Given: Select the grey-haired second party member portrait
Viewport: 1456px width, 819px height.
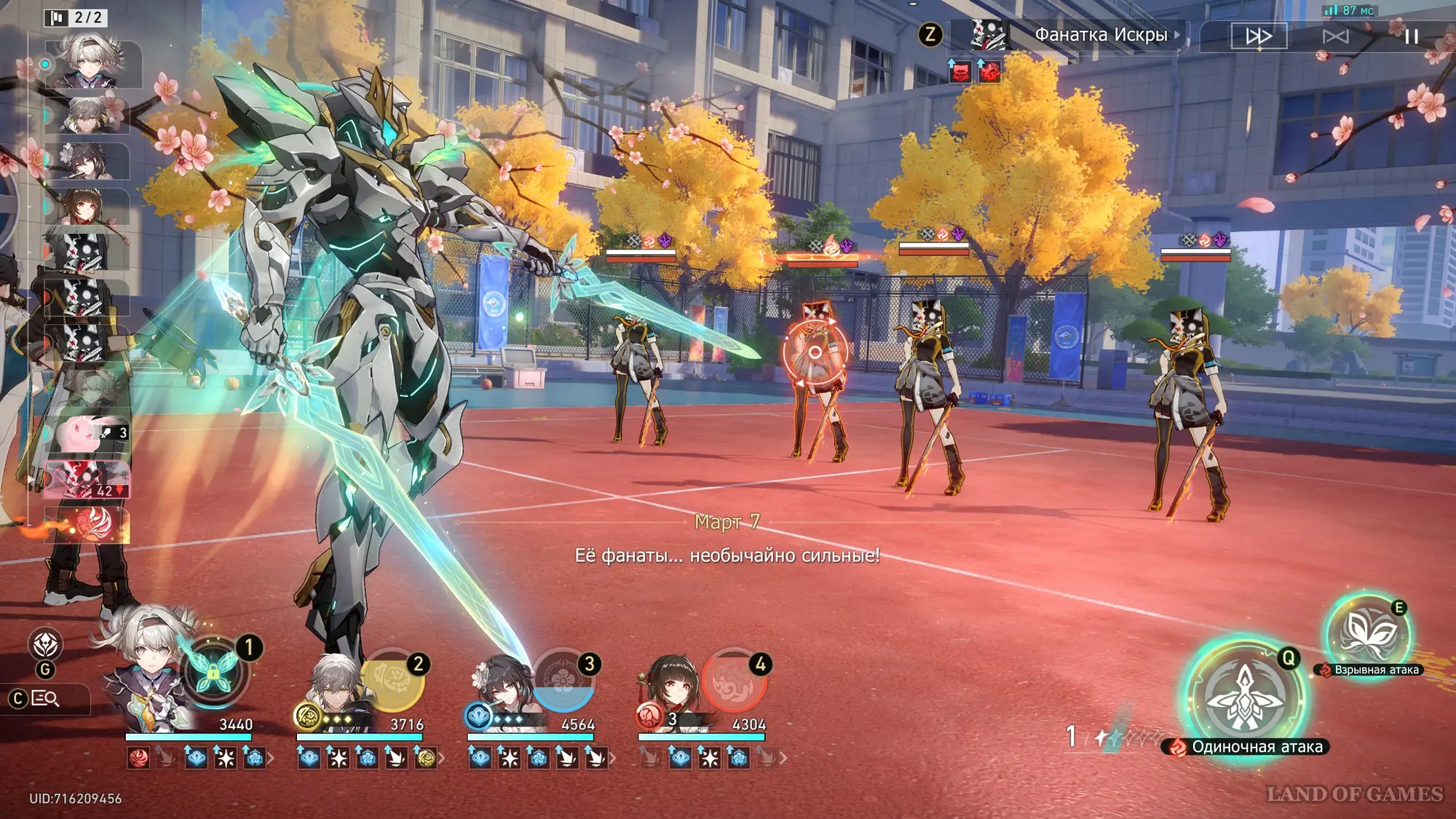Looking at the screenshot, I should (x=333, y=688).
